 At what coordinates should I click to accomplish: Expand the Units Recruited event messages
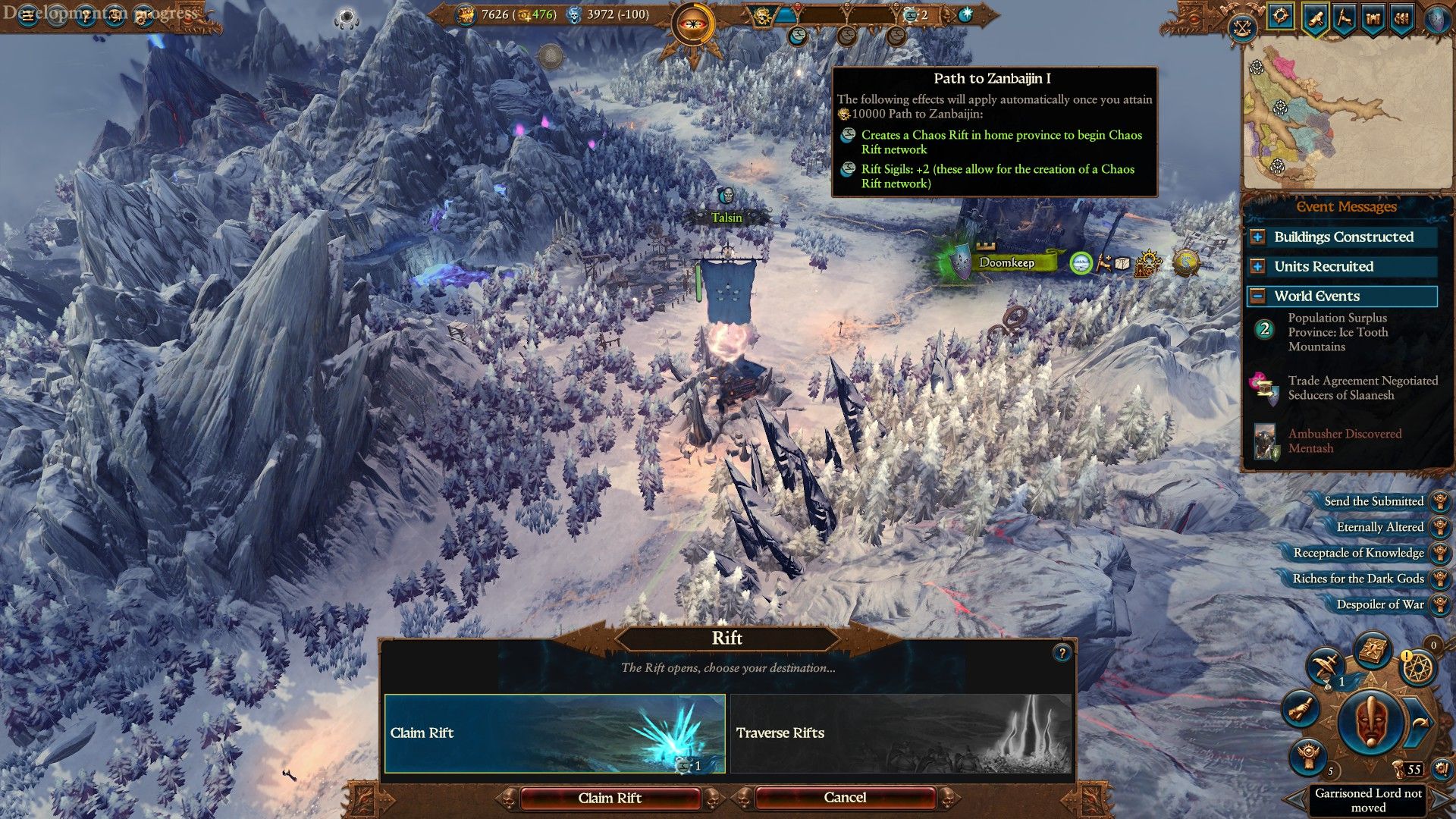1258,266
